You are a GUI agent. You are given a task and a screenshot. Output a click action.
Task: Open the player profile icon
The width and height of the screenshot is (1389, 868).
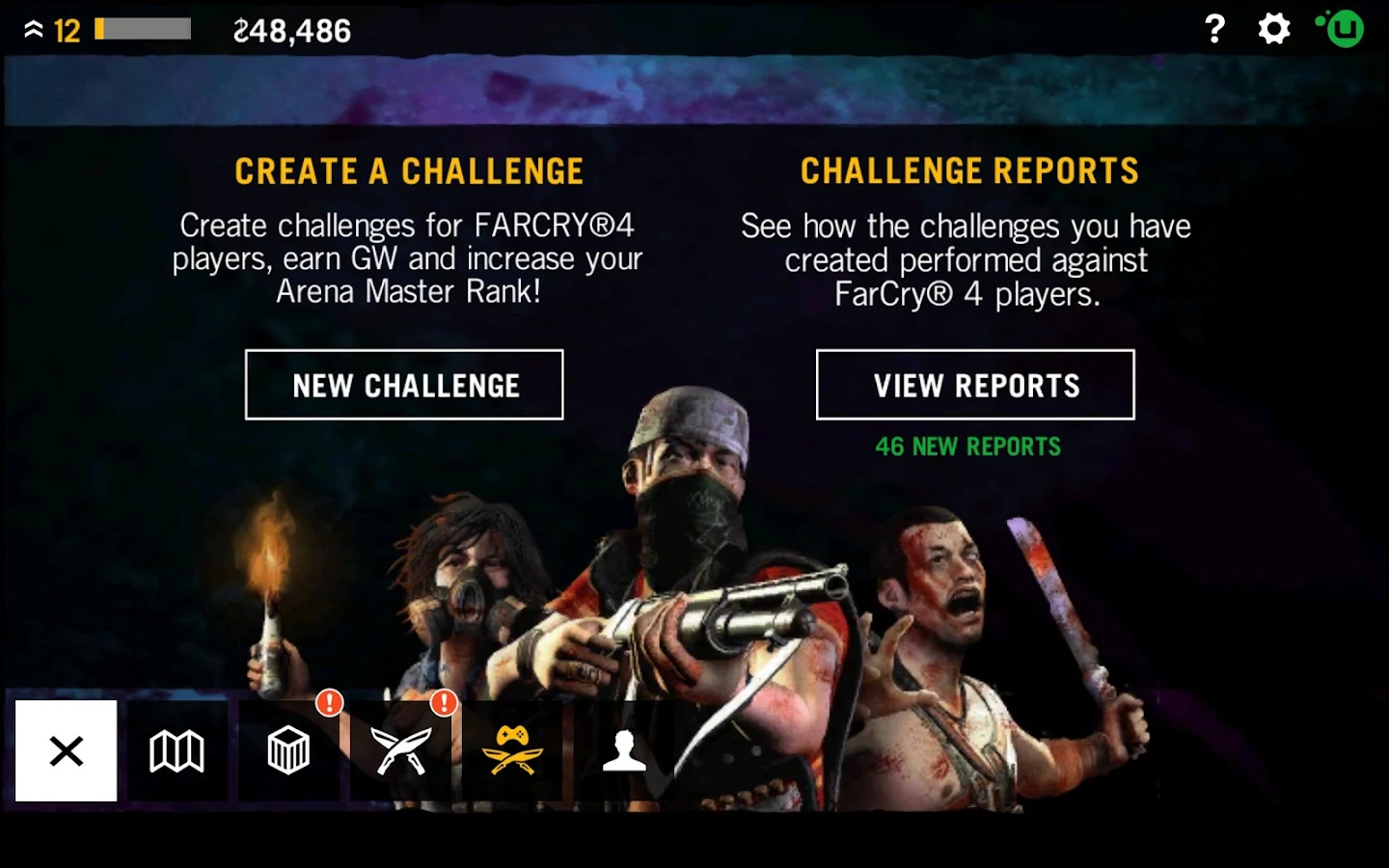(626, 752)
